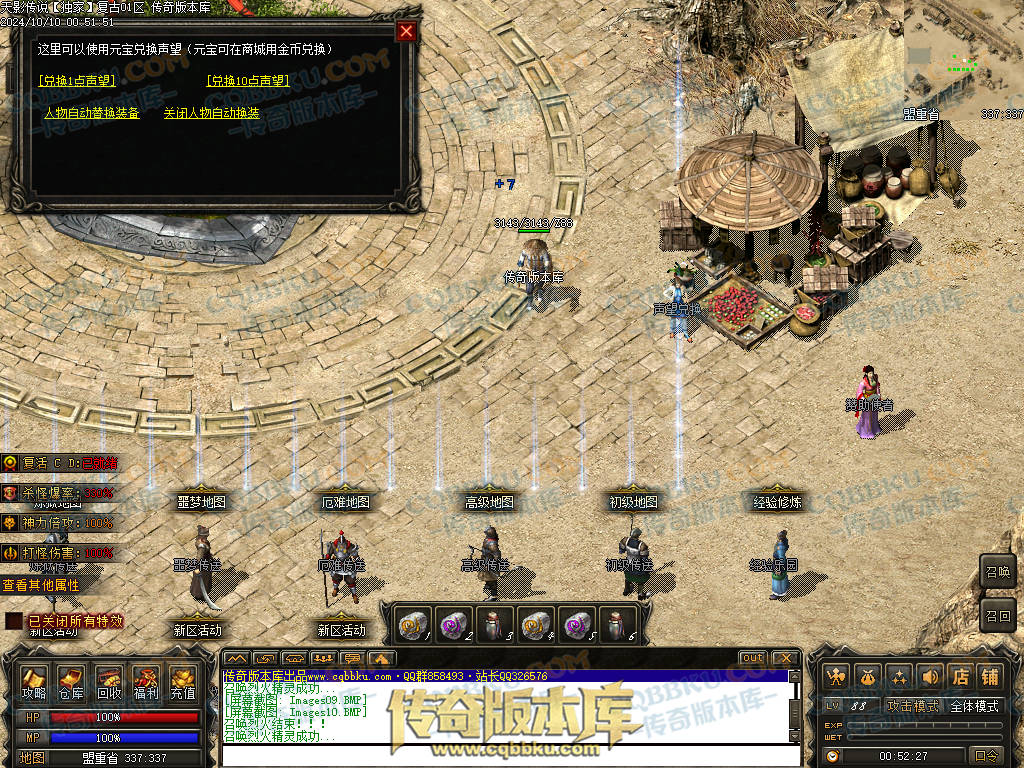
Task: Toggle the 已关闭所有特效 effects checkbox
Action: [13, 621]
